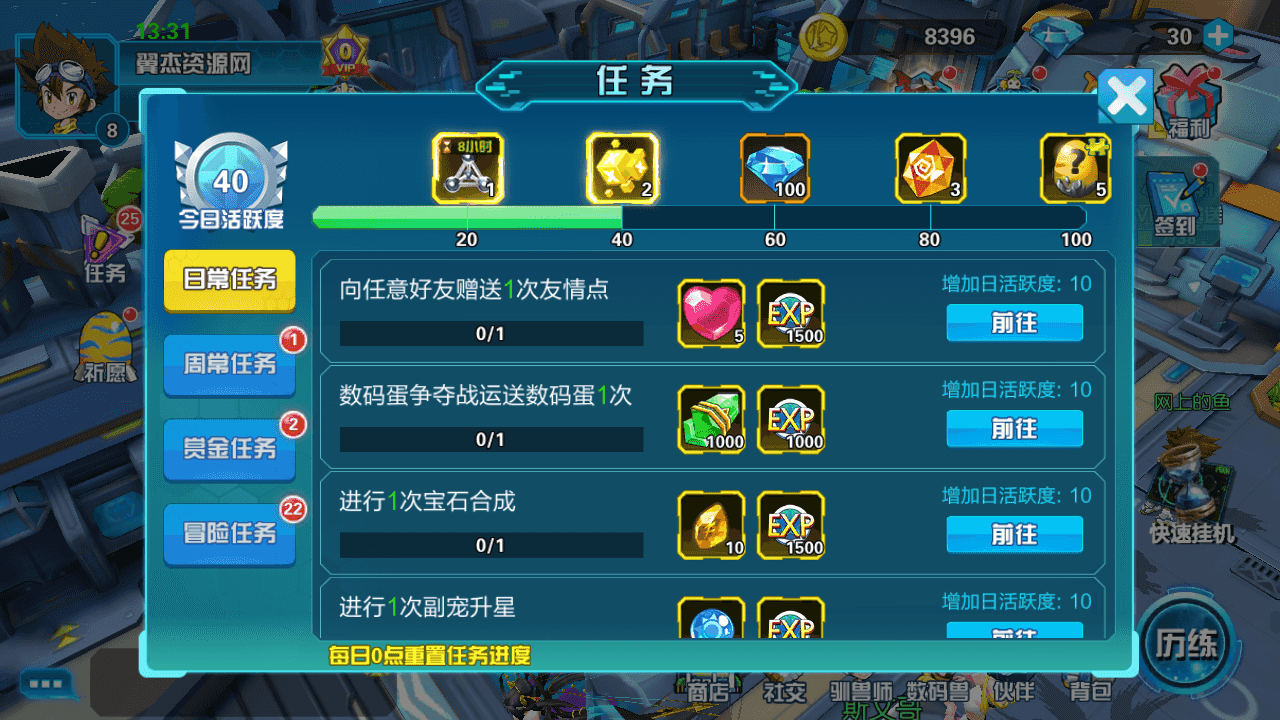This screenshot has height=720, width=1280.
Task: Switch to the 赏金任务 tab
Action: (229, 449)
